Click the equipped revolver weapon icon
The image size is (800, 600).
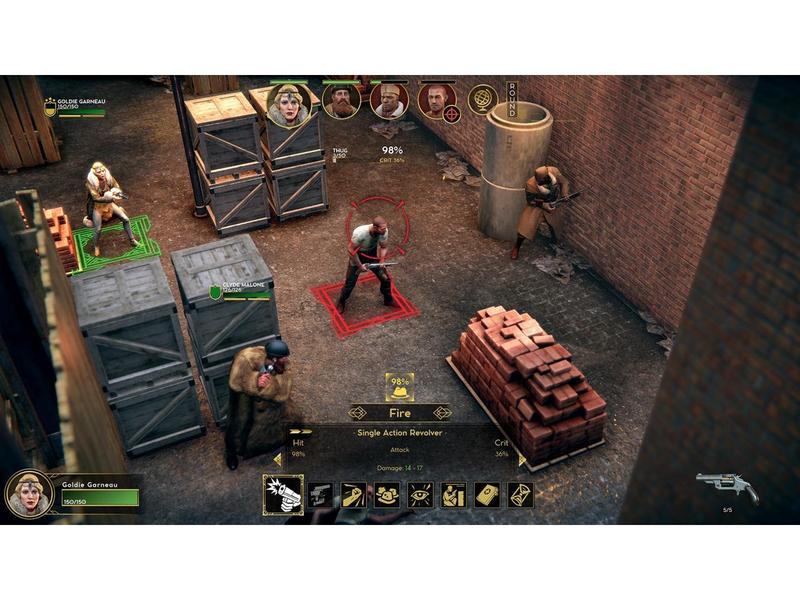[727, 487]
